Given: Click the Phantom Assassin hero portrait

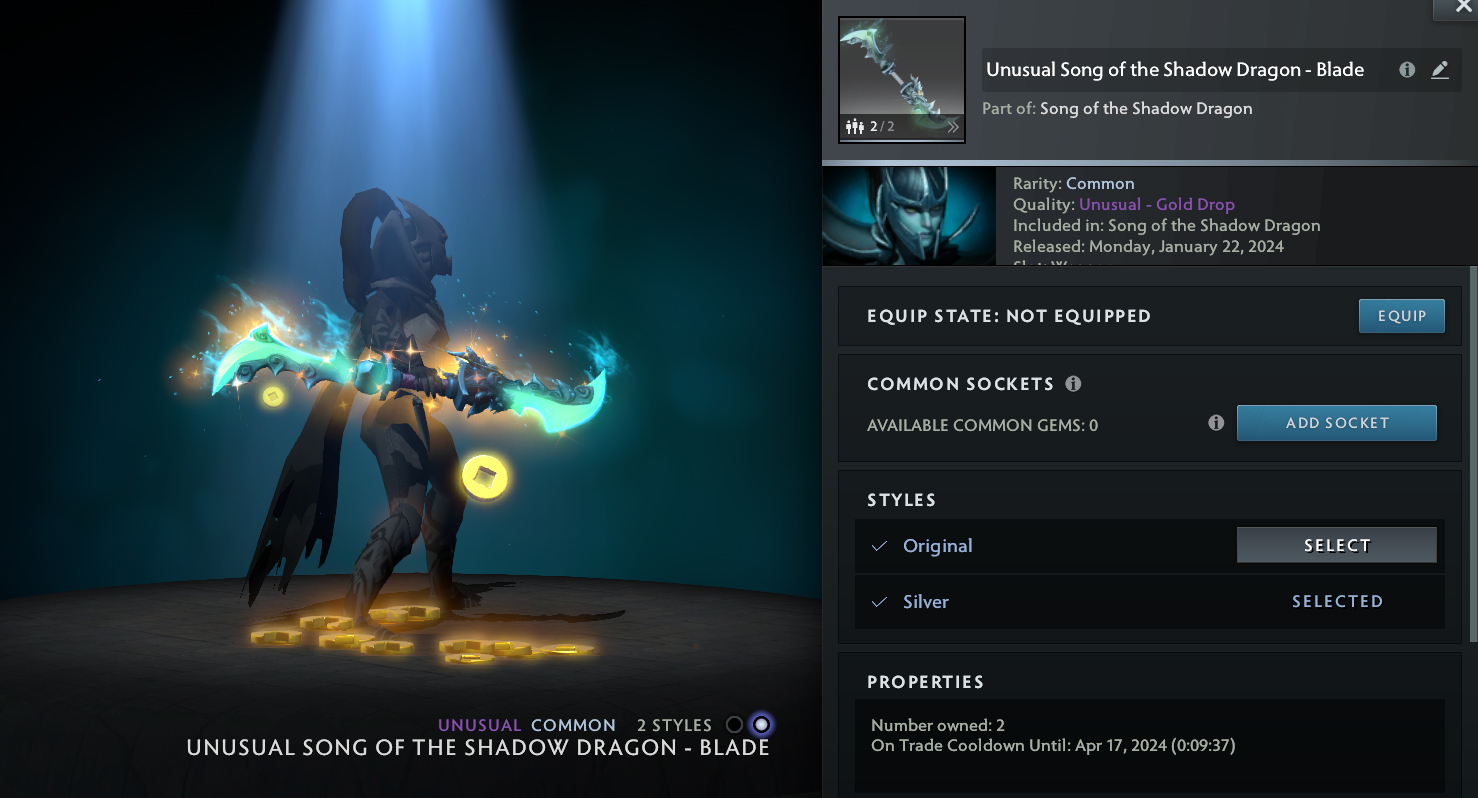Looking at the screenshot, I should 908,216.
